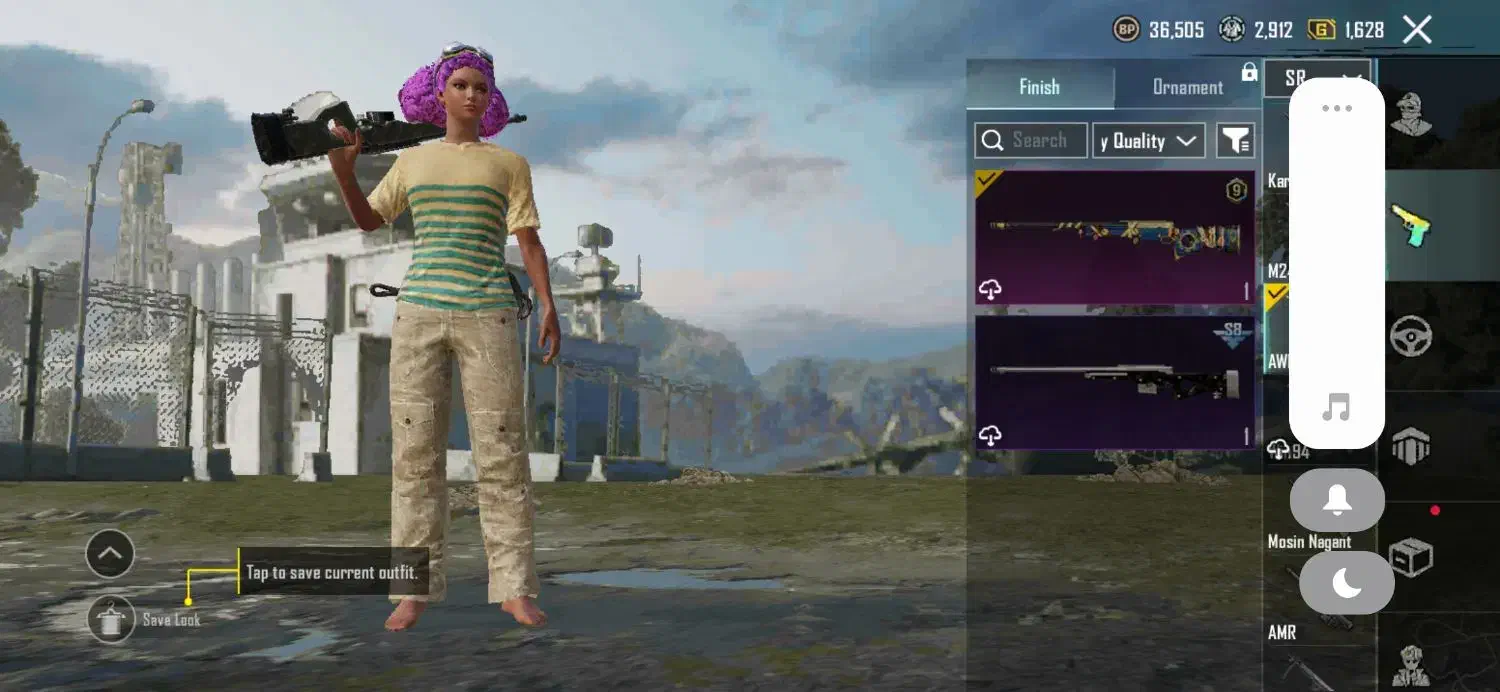The width and height of the screenshot is (1500, 692).
Task: Close the inventory screen with the X
Action: [x=1417, y=30]
